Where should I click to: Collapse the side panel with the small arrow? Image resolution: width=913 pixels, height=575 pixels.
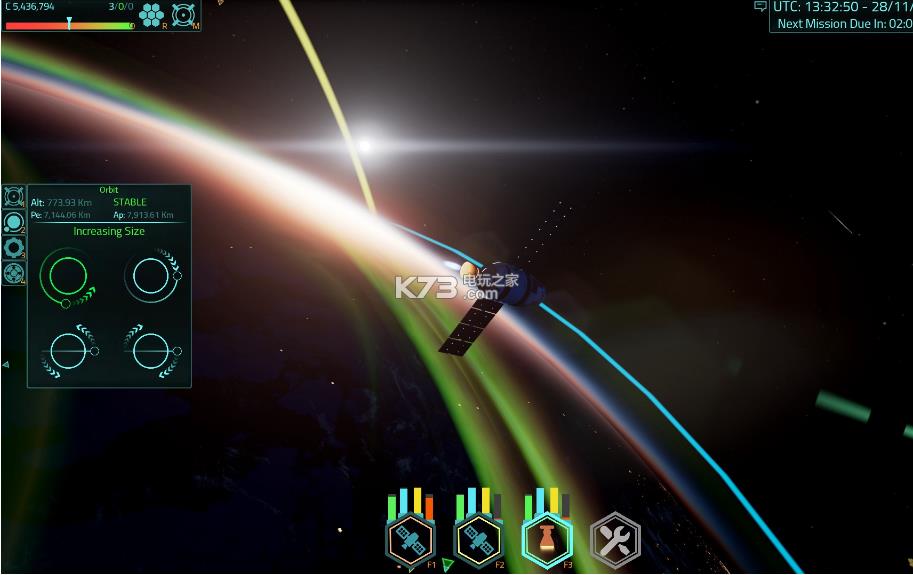tap(5, 364)
